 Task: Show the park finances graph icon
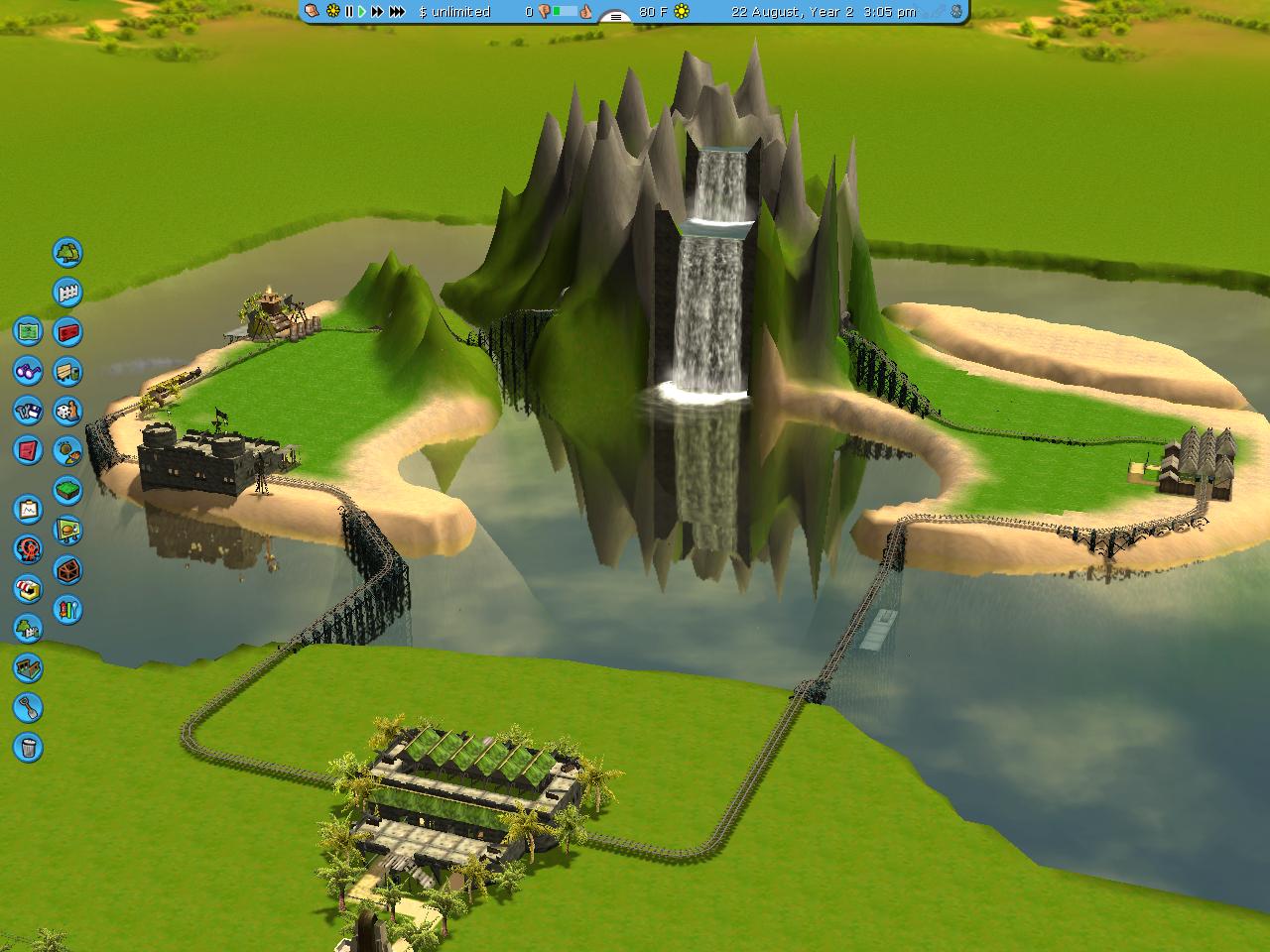point(28,510)
